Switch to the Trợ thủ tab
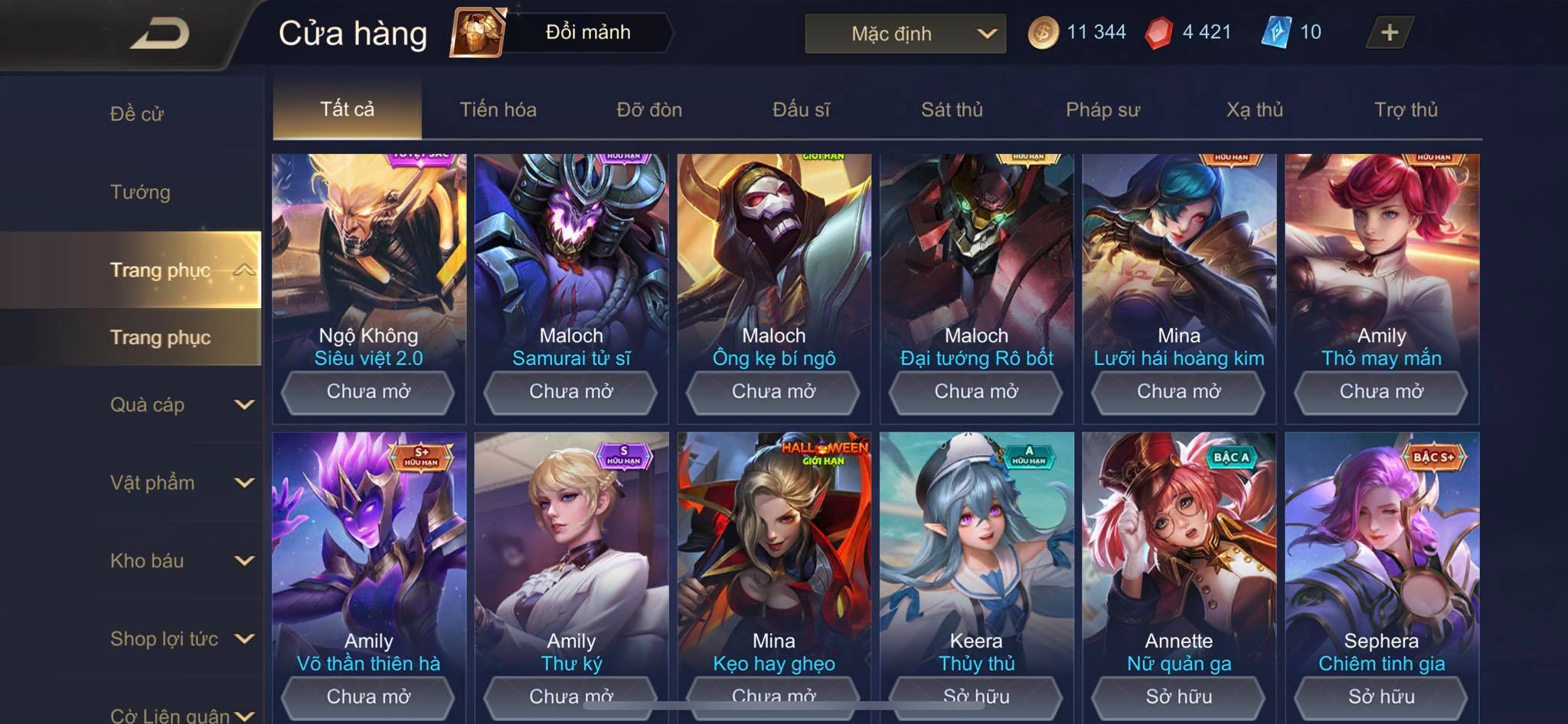Image resolution: width=1568 pixels, height=724 pixels. [1406, 109]
